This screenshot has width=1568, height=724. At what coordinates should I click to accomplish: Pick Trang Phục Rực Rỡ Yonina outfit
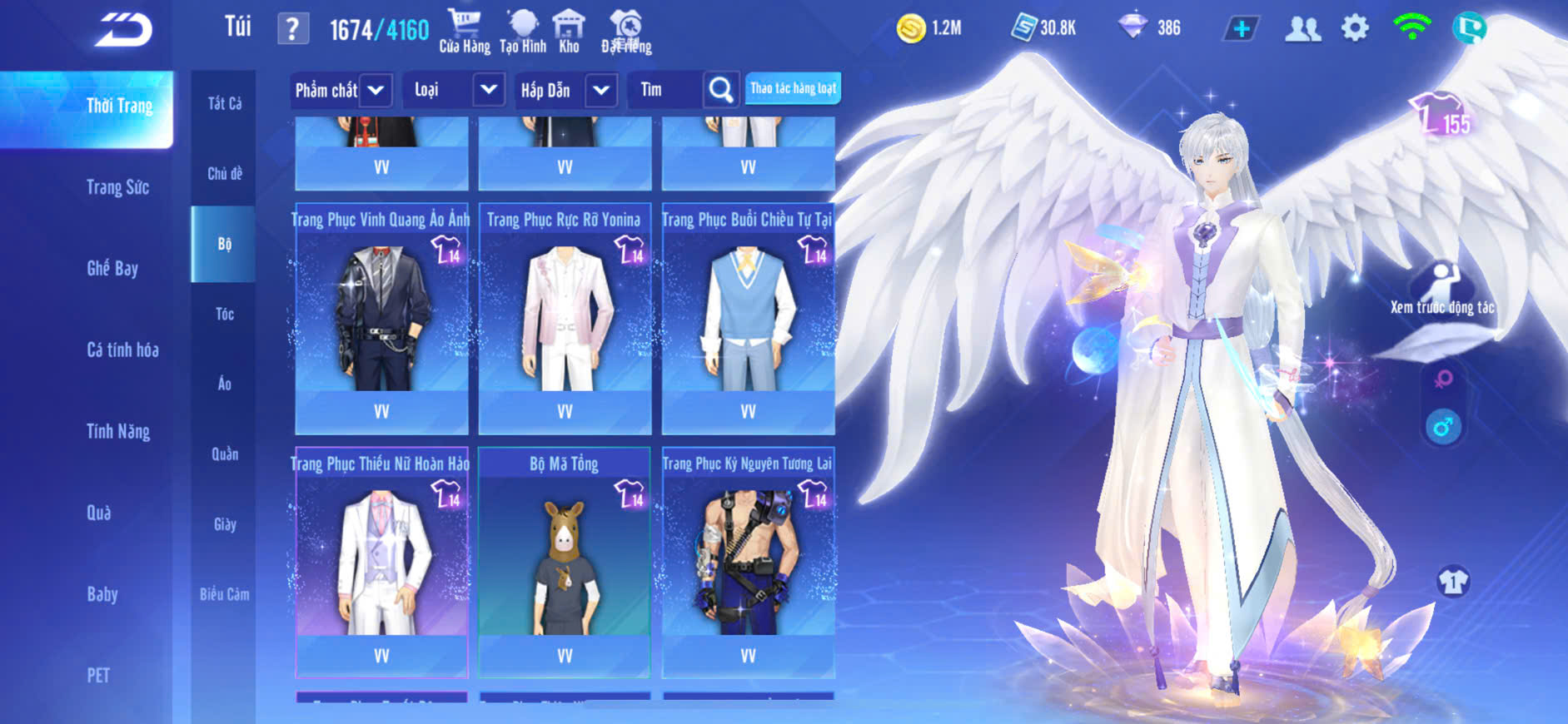[565, 316]
